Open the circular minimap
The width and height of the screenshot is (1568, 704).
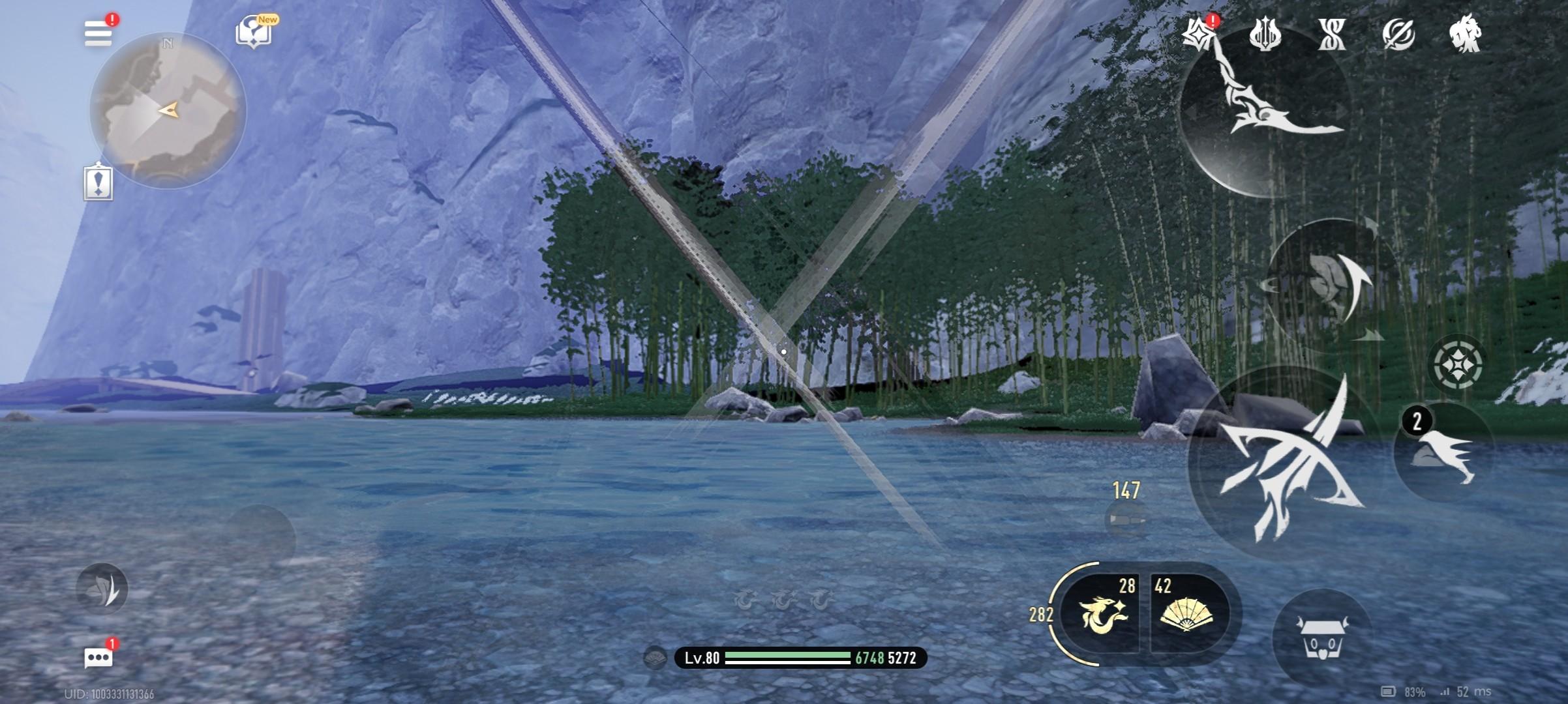click(x=168, y=111)
